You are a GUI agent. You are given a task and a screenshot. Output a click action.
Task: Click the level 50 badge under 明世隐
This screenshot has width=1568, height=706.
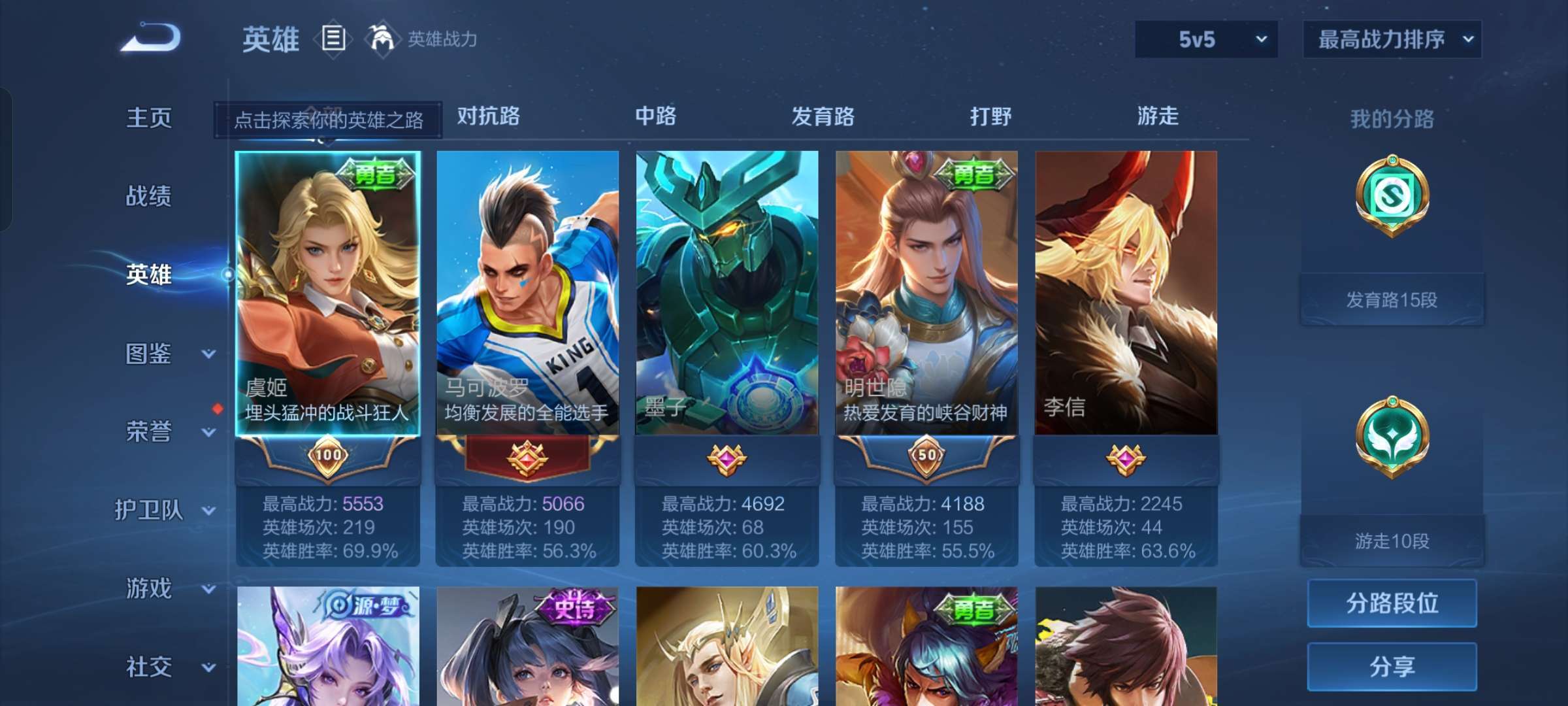coord(926,456)
